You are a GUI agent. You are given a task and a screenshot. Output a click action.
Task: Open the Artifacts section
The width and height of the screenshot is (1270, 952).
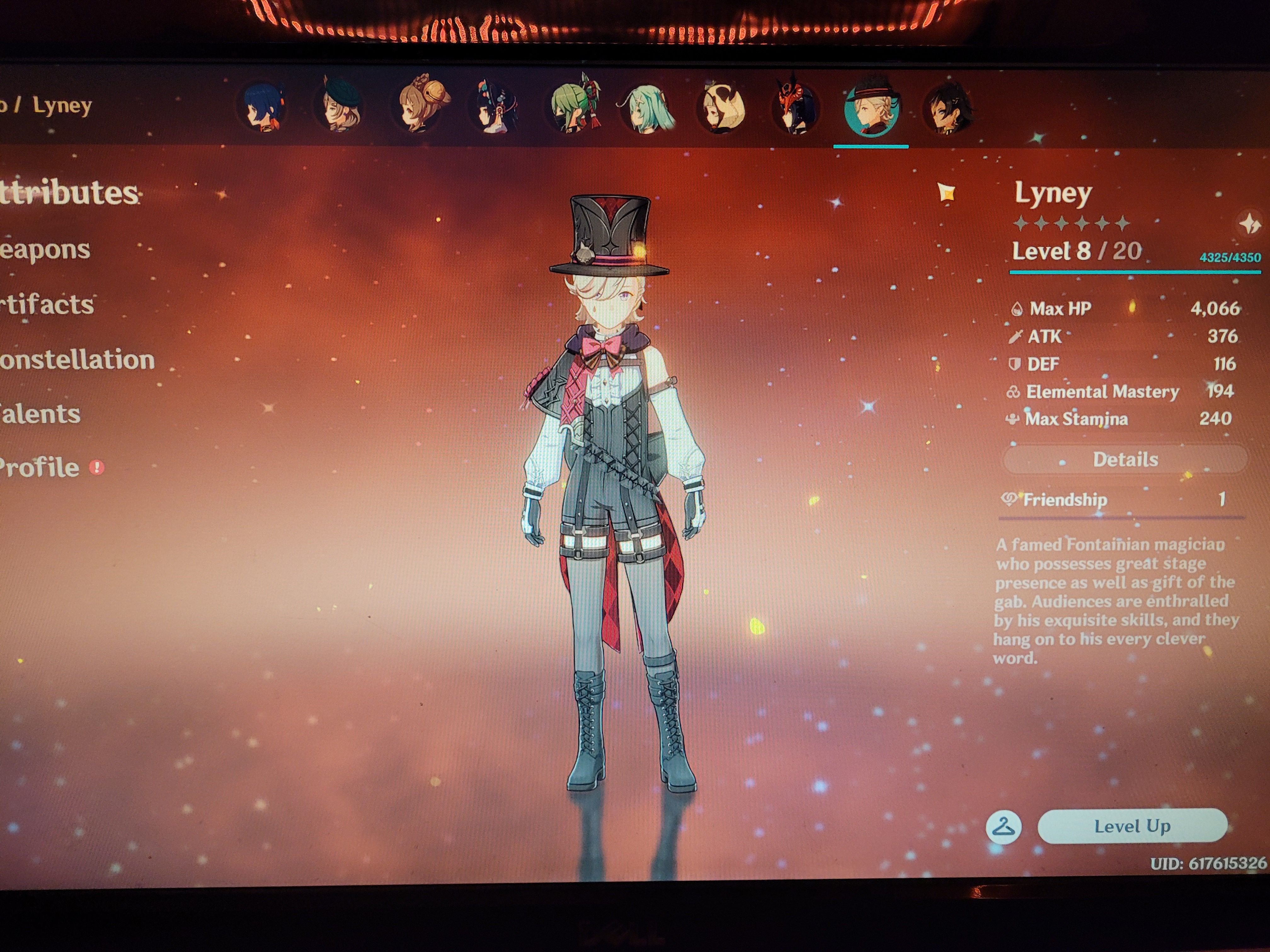pyautogui.click(x=49, y=304)
